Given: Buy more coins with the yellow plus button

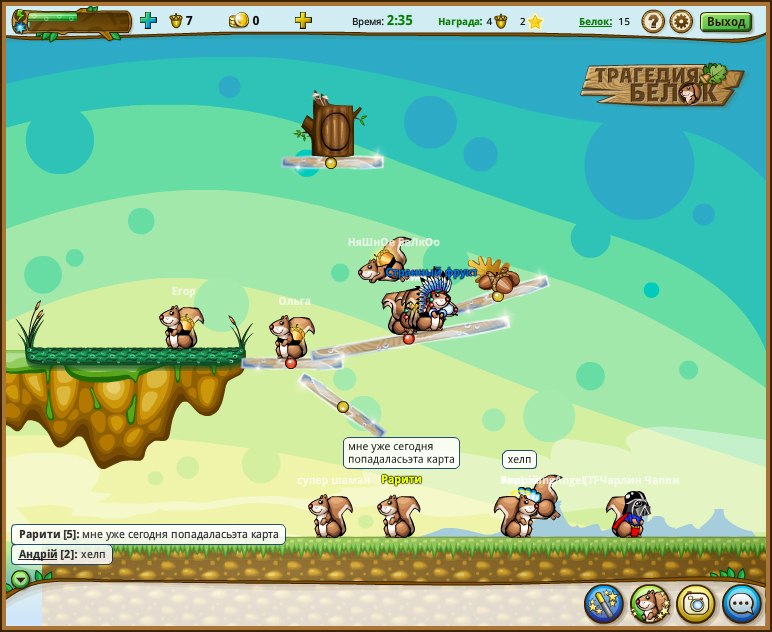Looking at the screenshot, I should (303, 20).
